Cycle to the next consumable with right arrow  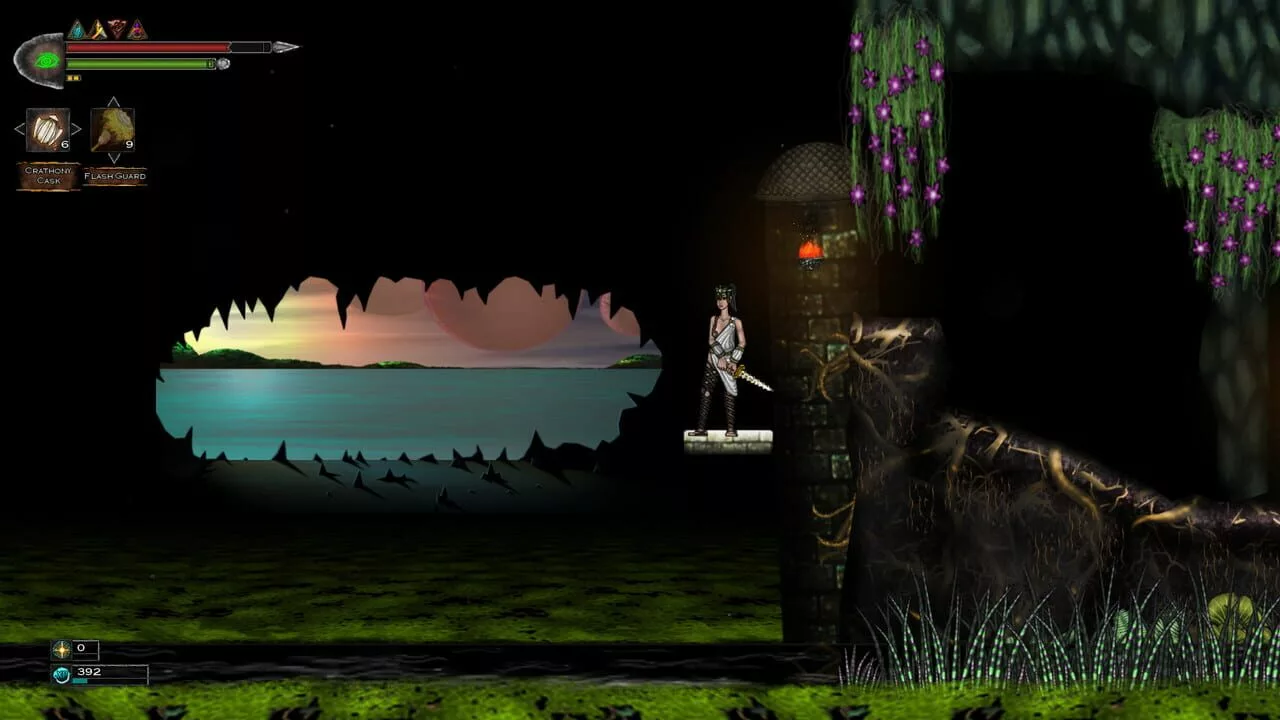pyautogui.click(x=76, y=129)
